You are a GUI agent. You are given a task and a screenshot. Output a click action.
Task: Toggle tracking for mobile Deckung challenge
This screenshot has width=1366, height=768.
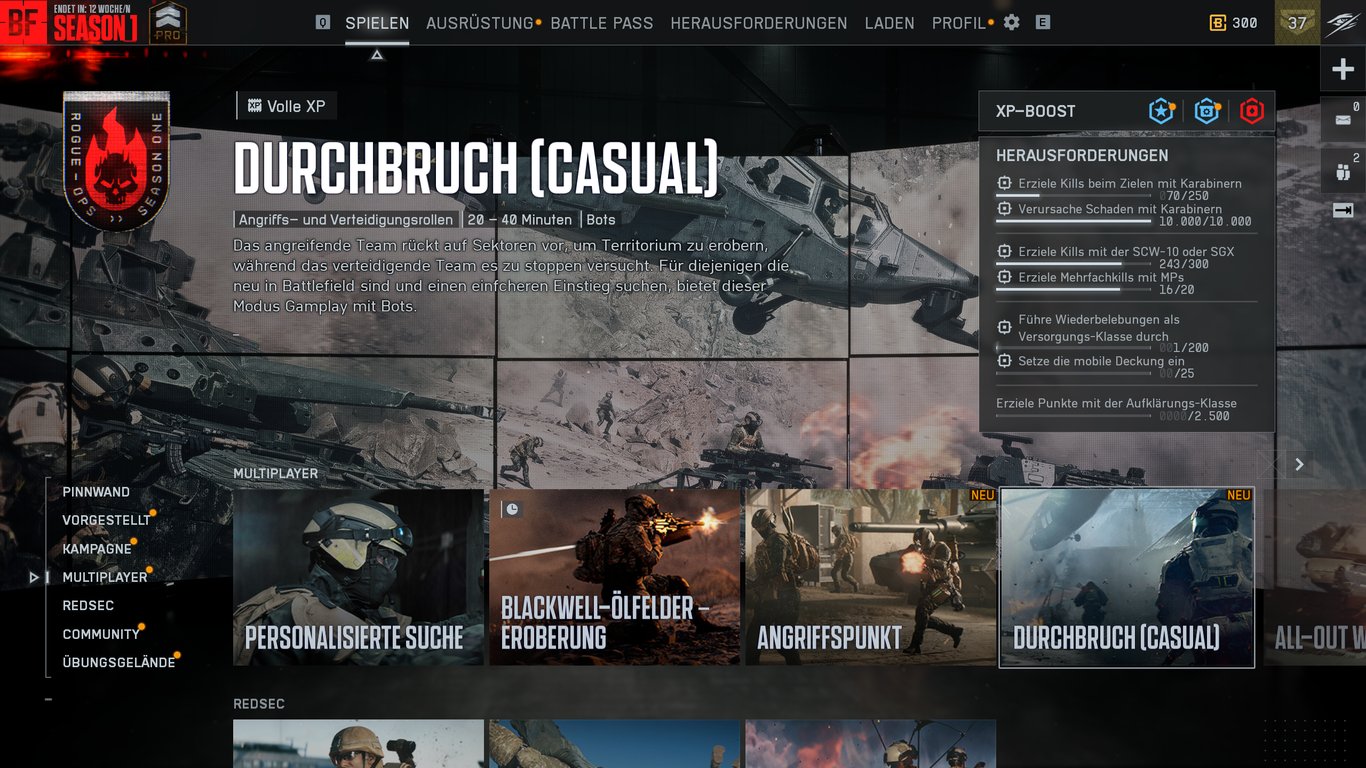point(1003,361)
